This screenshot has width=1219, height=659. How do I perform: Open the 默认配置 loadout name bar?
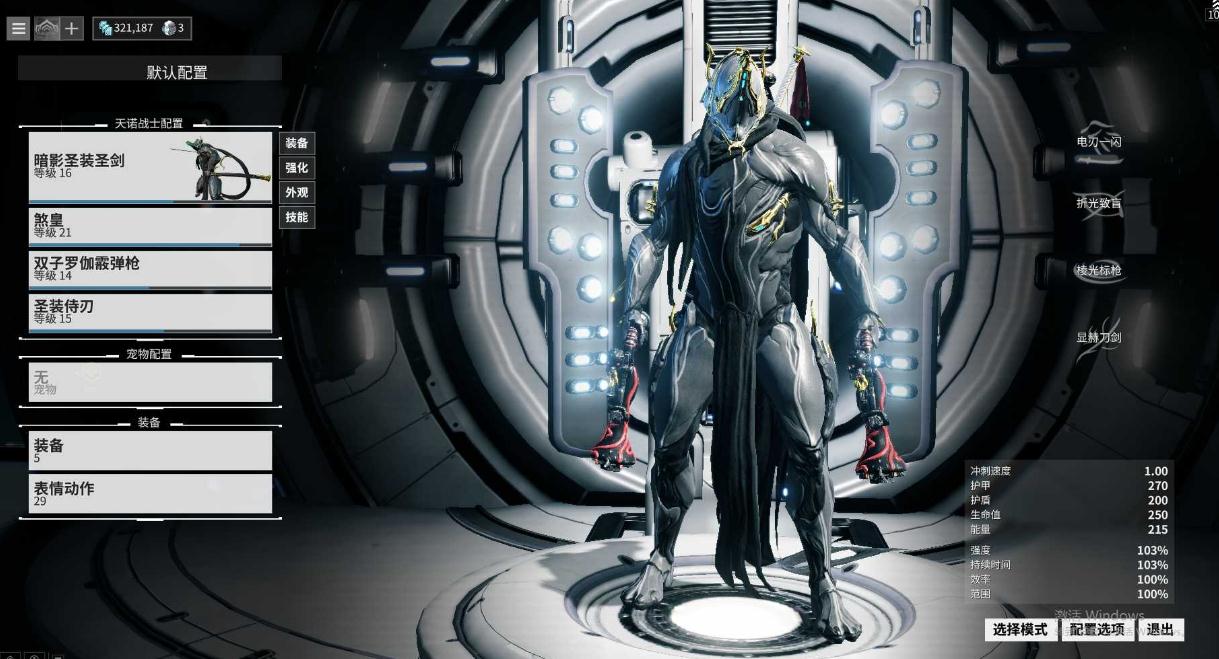click(150, 72)
